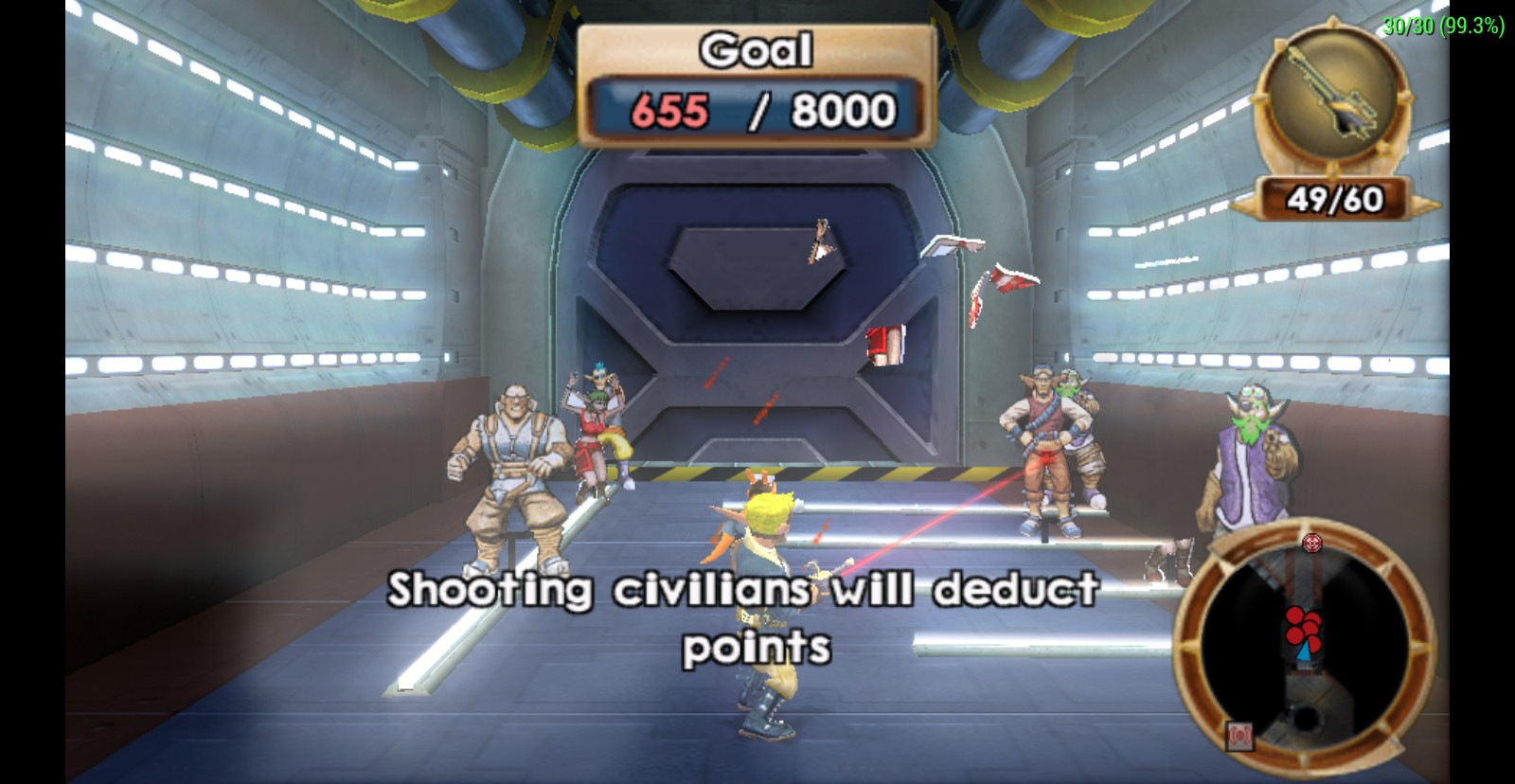1515x784 pixels.
Task: Click the grey square icon on the minimap frame
Action: [1240, 735]
